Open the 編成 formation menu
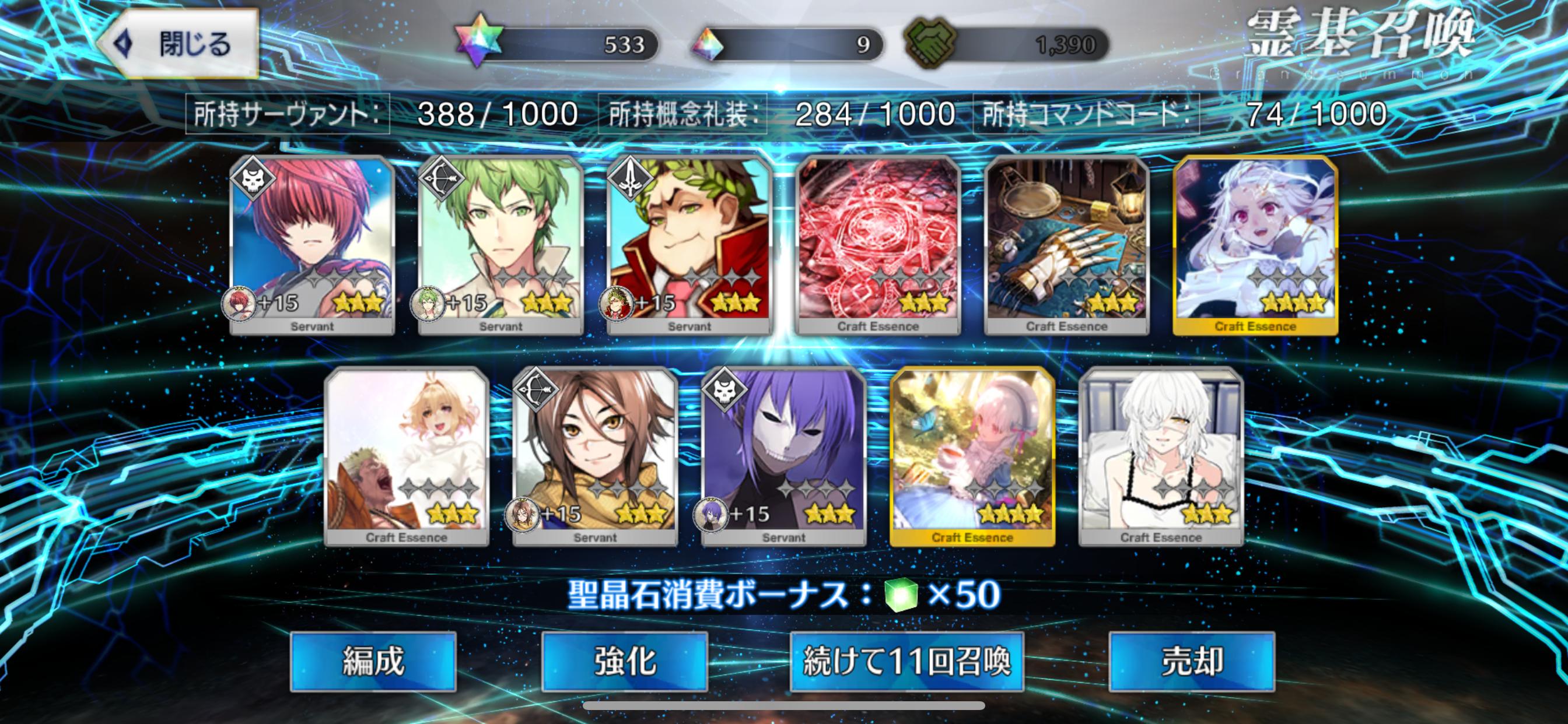This screenshot has width=1568, height=724. click(373, 660)
